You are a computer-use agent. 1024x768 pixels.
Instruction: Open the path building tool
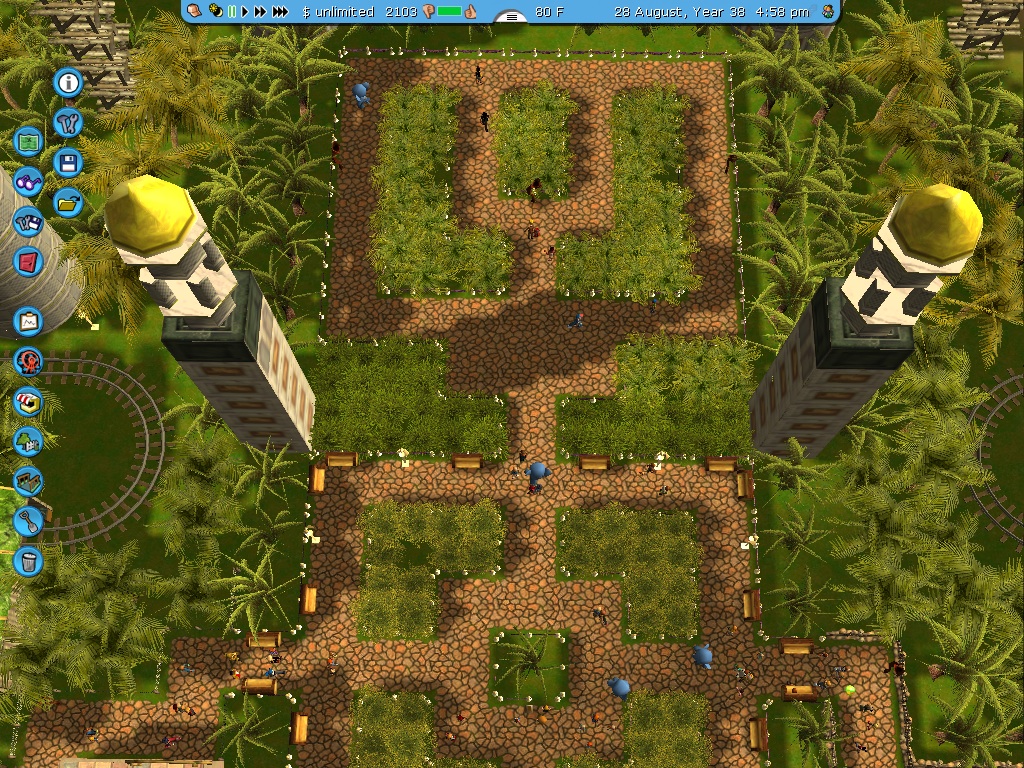tap(29, 481)
